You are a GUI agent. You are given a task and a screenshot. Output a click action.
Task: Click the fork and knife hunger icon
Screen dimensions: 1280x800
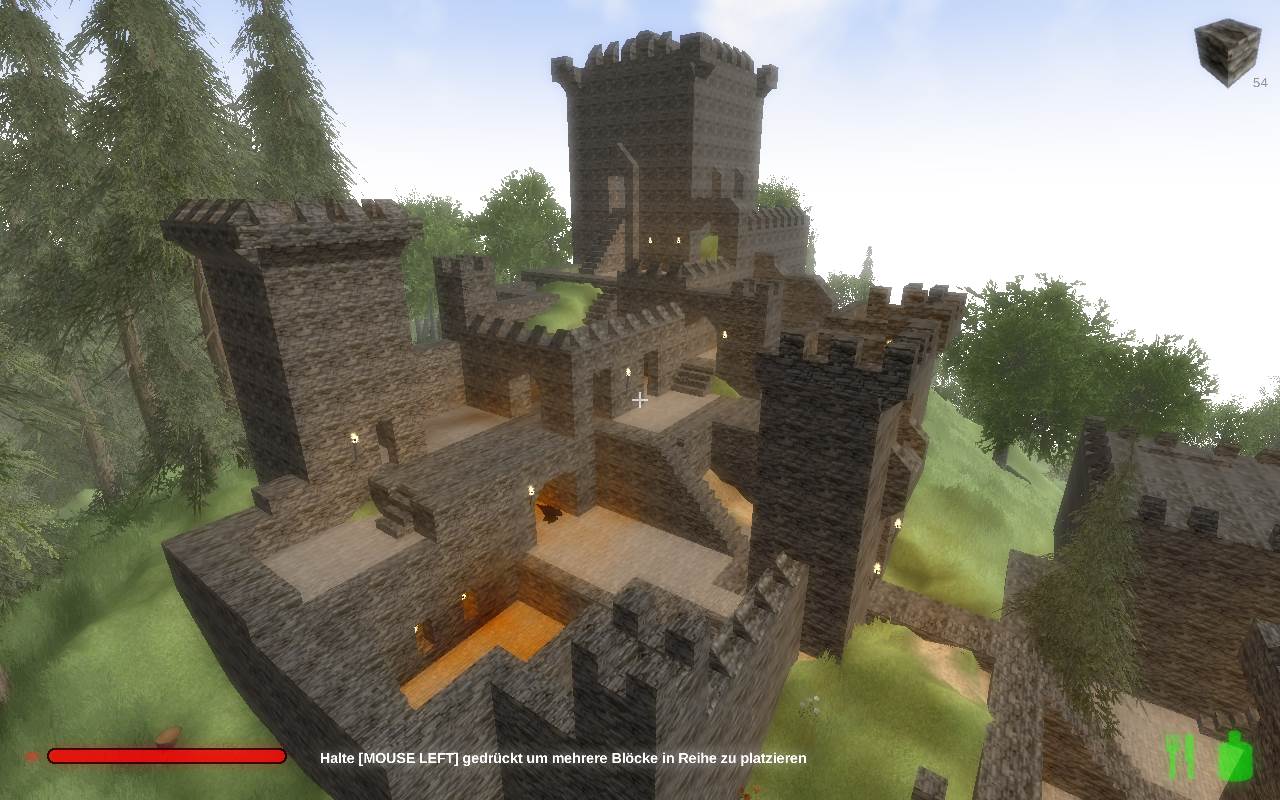pos(1181,757)
